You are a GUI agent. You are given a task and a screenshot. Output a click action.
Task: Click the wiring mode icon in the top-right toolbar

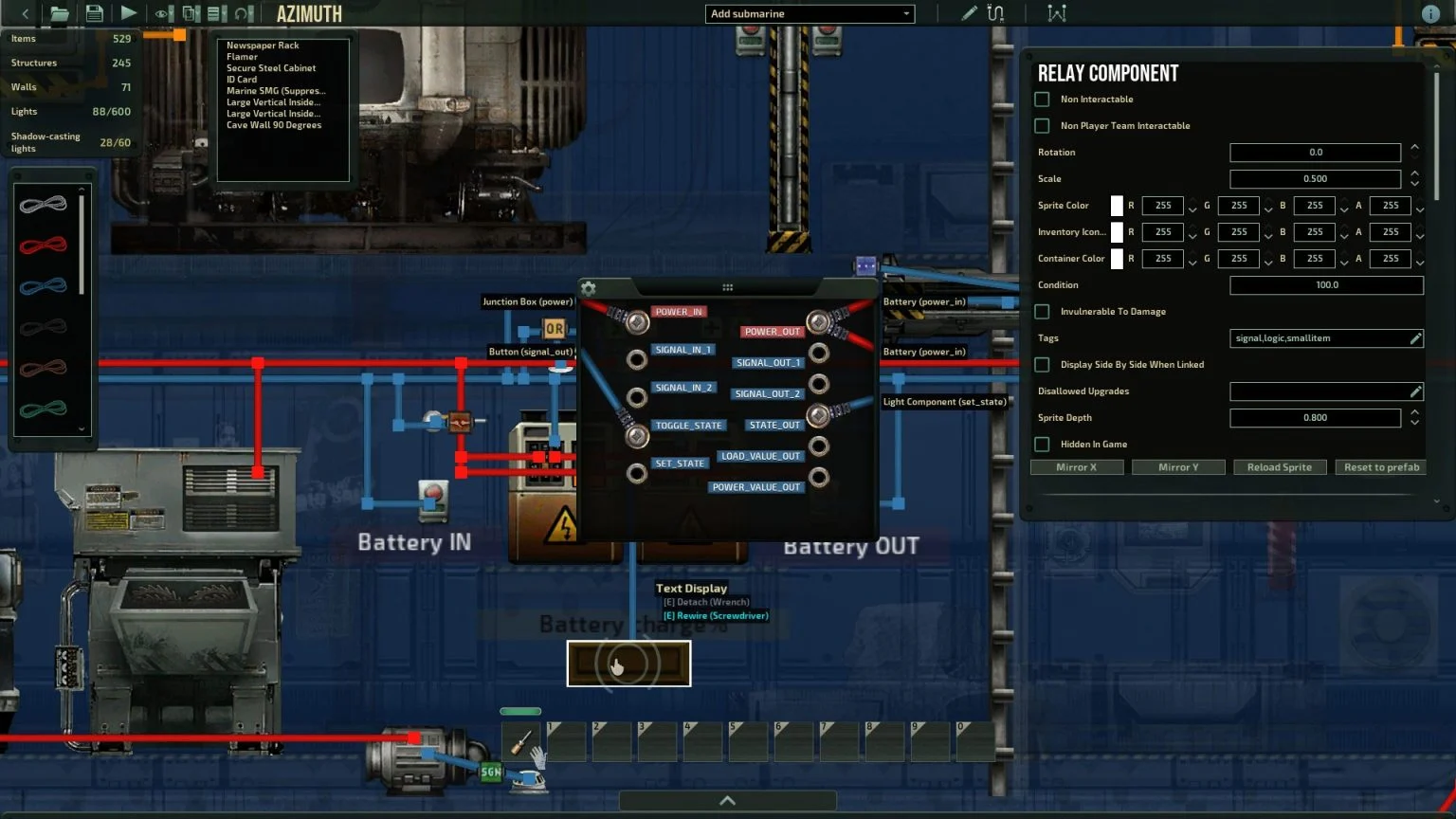(995, 13)
